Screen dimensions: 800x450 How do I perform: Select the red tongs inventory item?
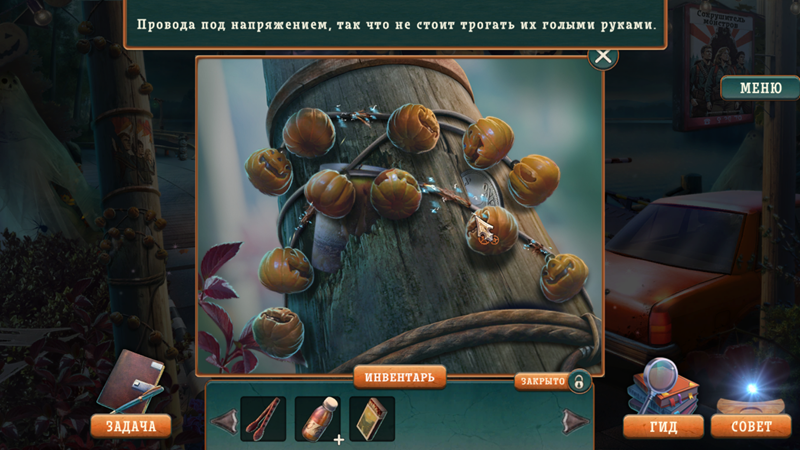tap(263, 419)
